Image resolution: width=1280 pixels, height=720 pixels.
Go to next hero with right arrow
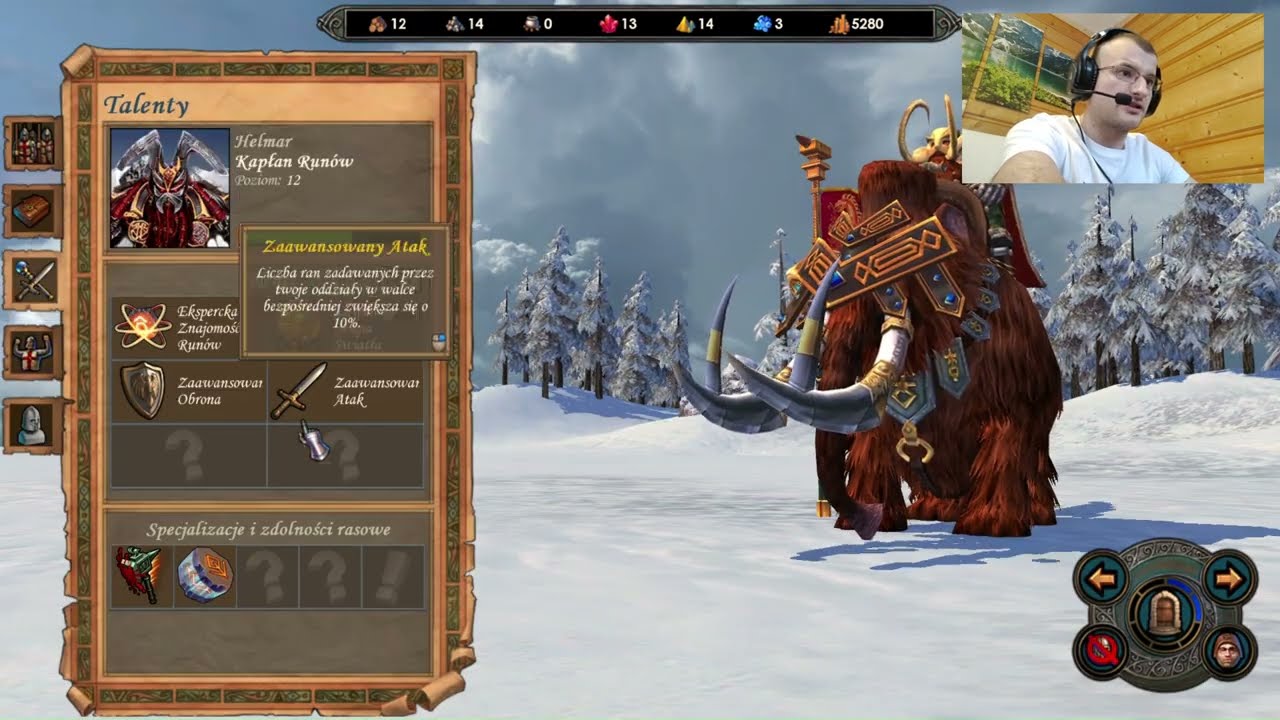point(1228,579)
